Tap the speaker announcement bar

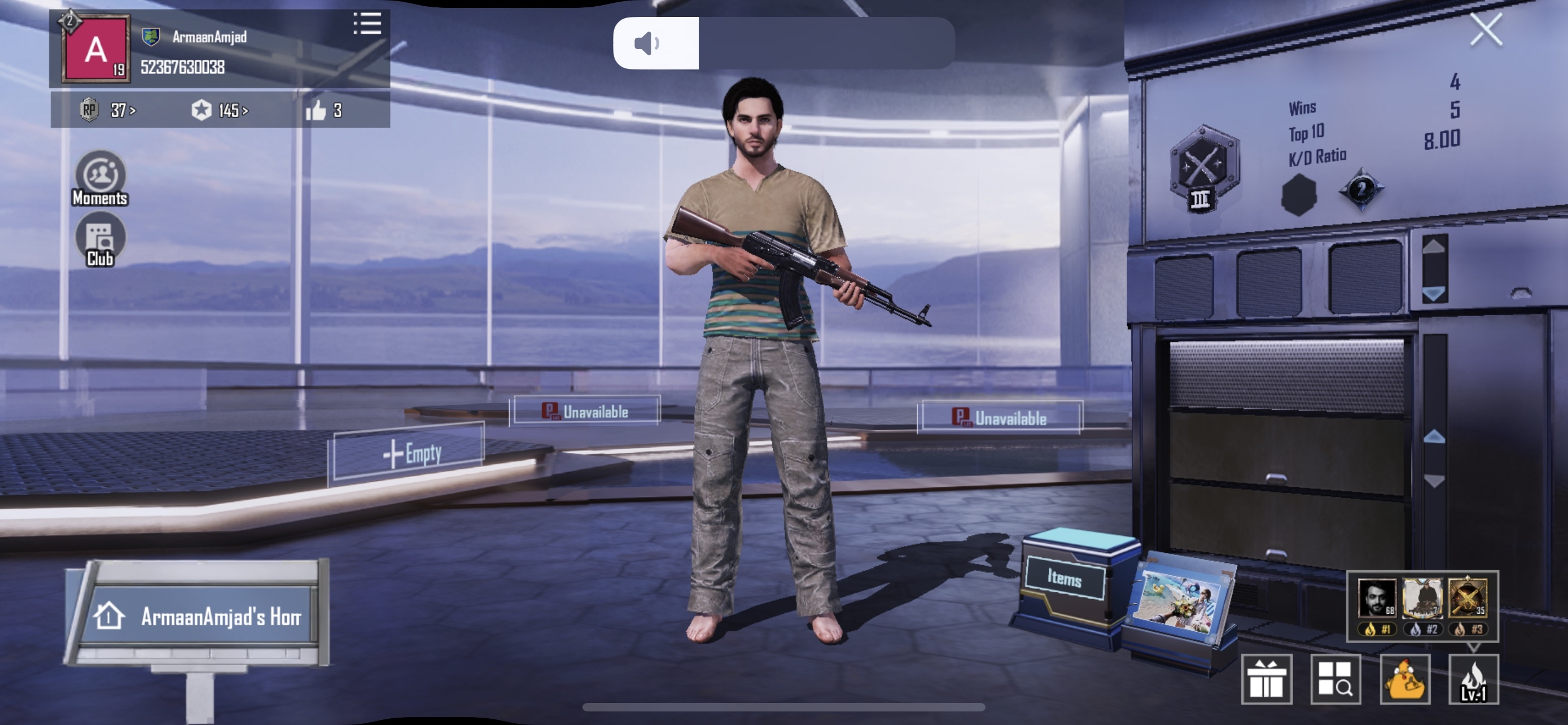point(783,43)
